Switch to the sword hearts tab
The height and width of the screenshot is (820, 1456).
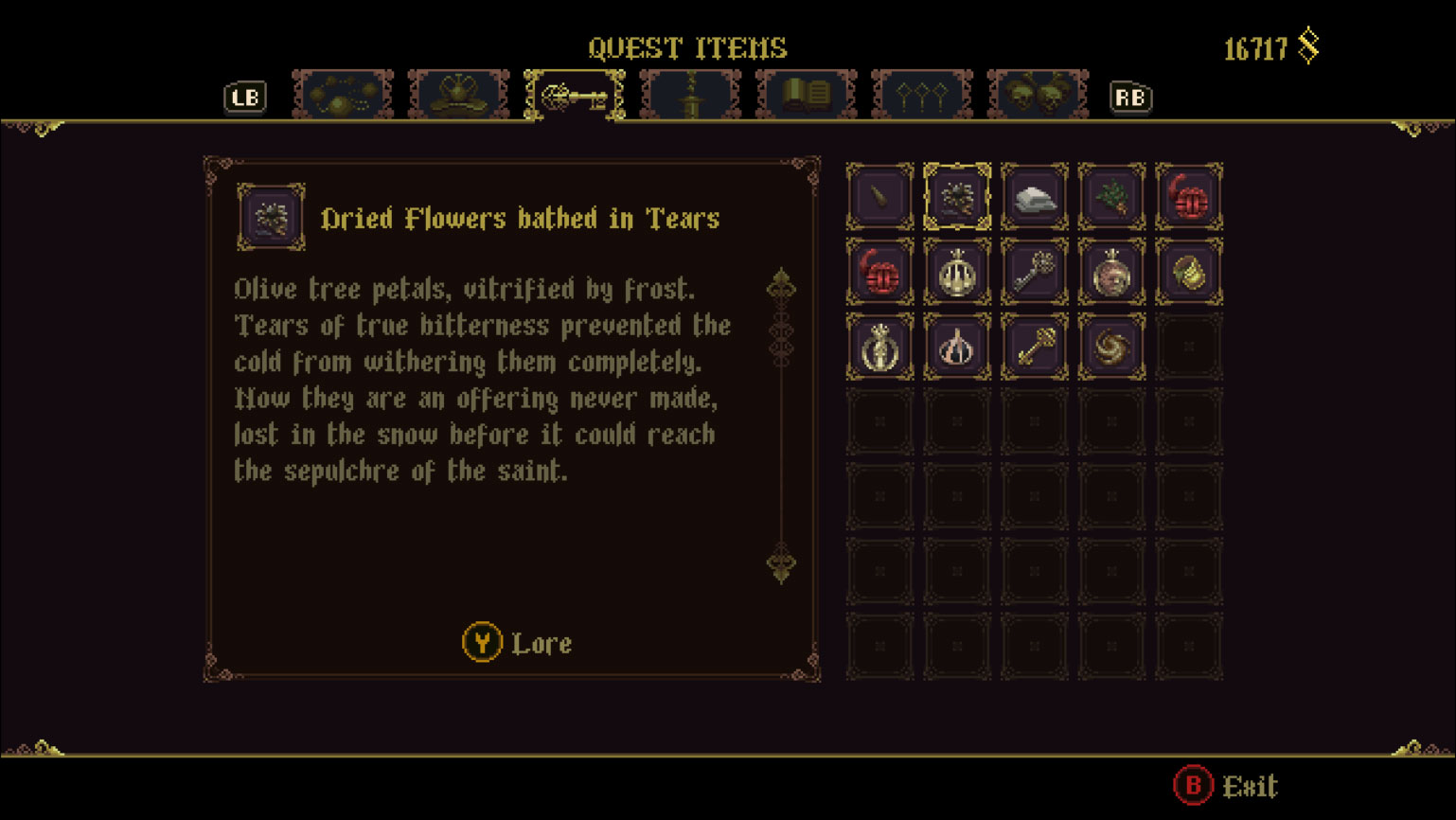pyautogui.click(x=690, y=96)
